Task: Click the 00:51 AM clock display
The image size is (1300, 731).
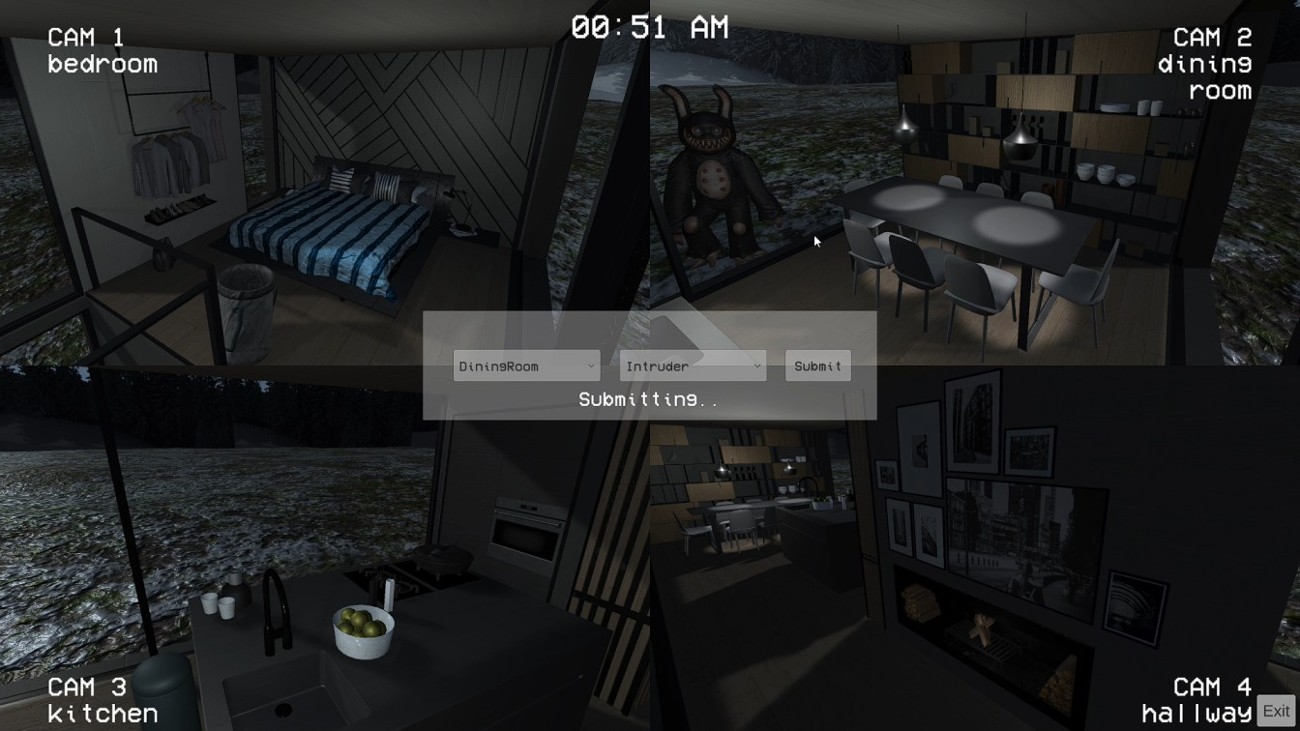Action: [650, 27]
